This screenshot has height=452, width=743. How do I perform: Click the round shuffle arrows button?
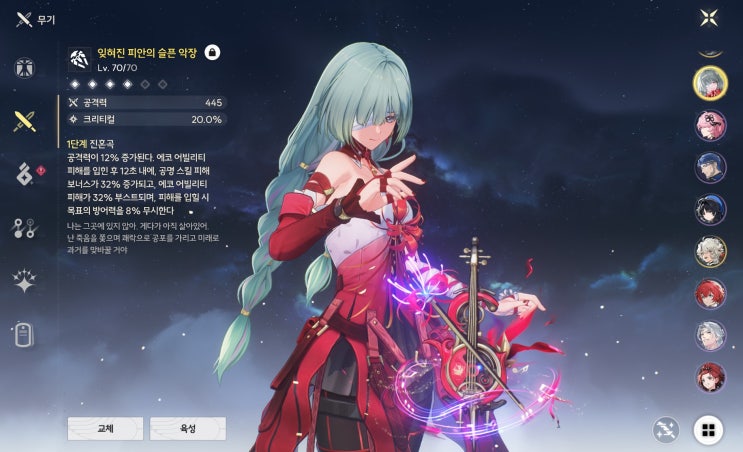click(666, 430)
